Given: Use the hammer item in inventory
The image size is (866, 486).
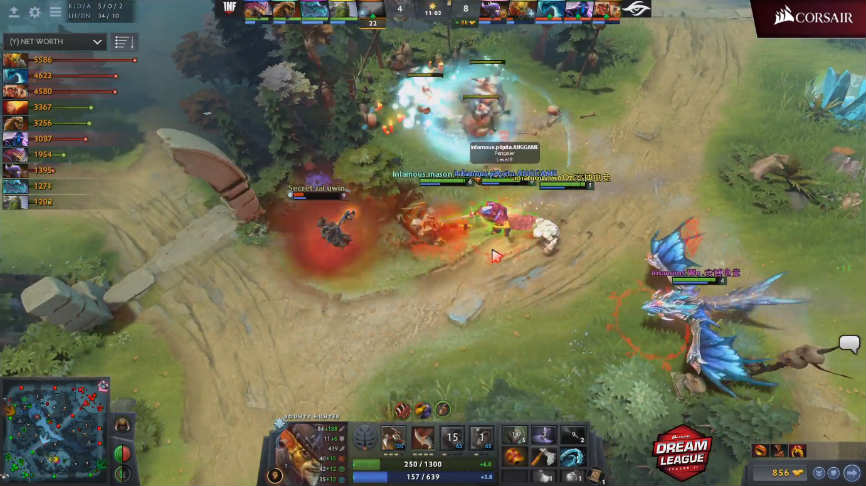Looking at the screenshot, I should [x=544, y=455].
